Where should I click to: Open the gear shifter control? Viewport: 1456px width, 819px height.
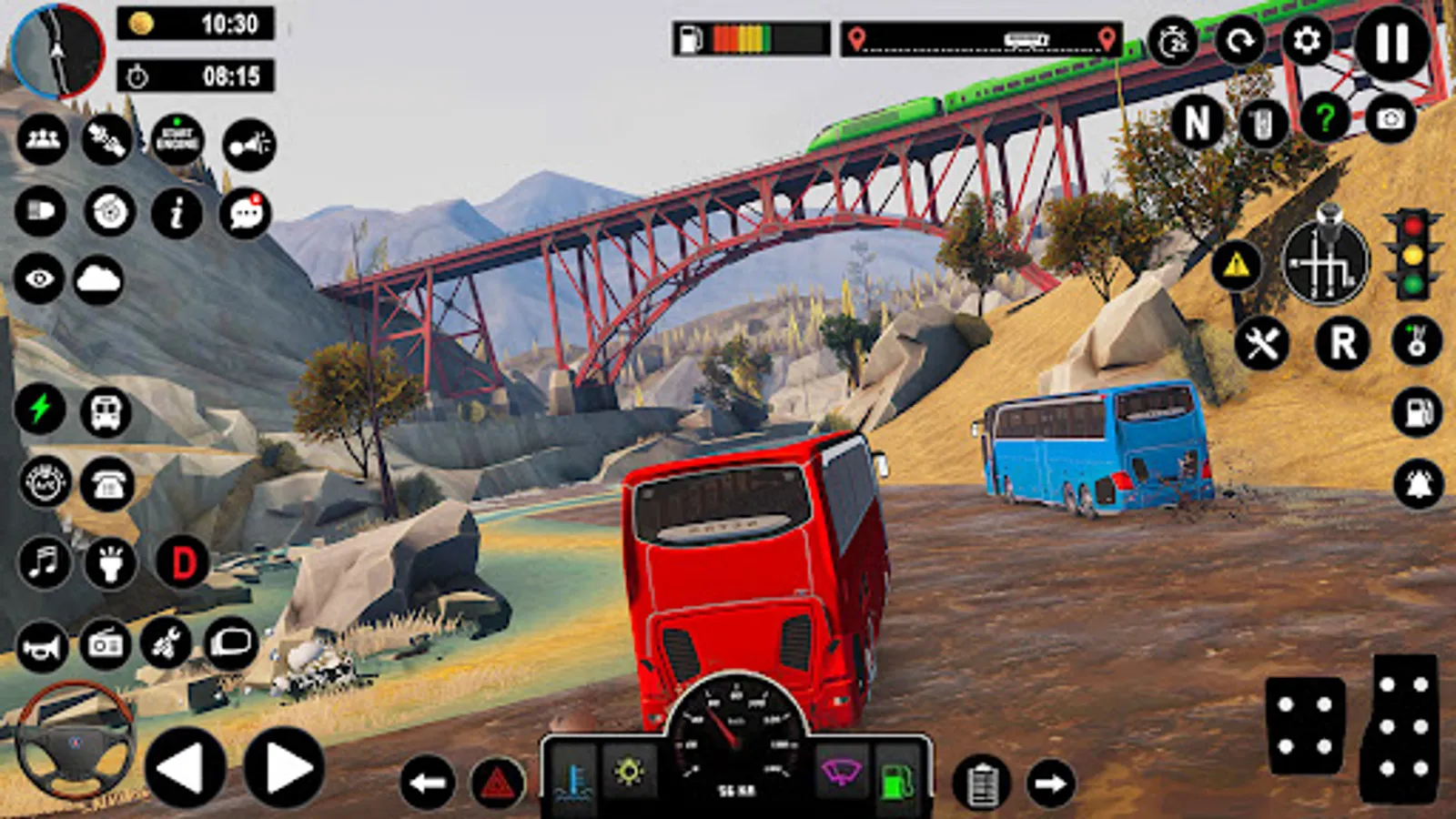pyautogui.click(x=1325, y=260)
